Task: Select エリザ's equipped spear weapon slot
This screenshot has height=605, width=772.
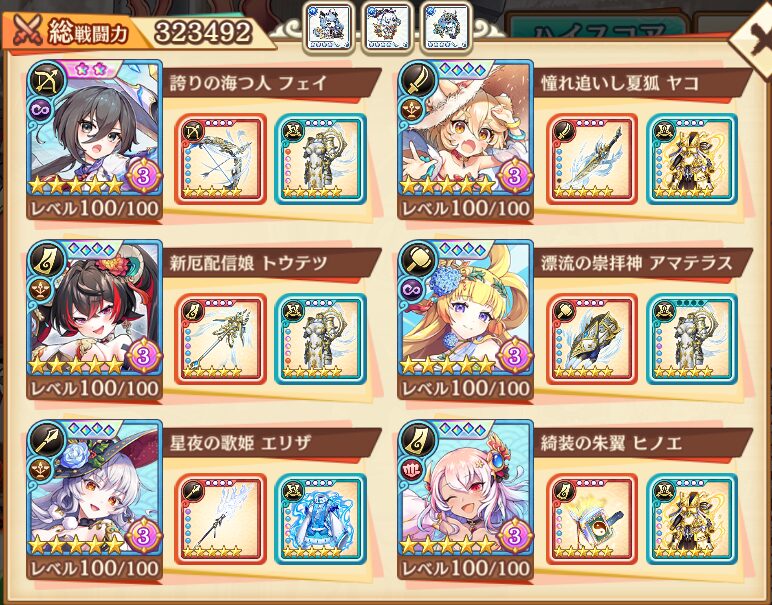Action: 220,518
